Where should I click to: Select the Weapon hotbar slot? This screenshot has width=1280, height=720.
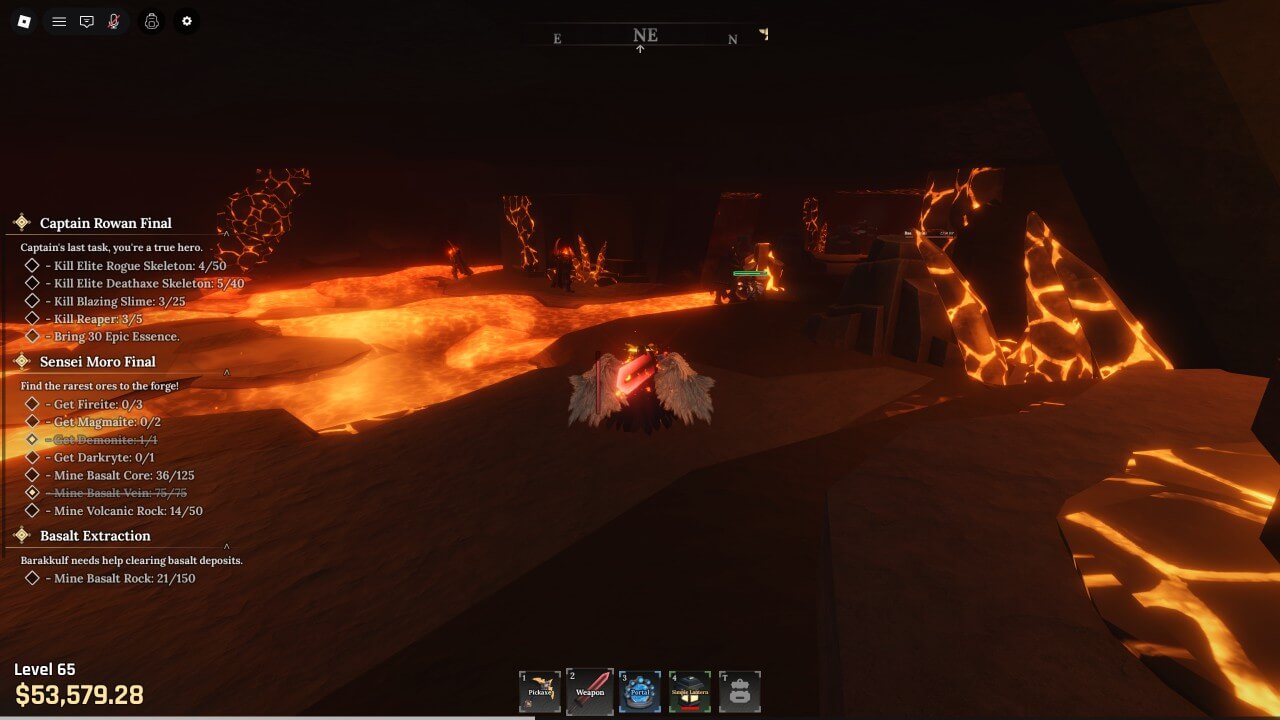[590, 691]
